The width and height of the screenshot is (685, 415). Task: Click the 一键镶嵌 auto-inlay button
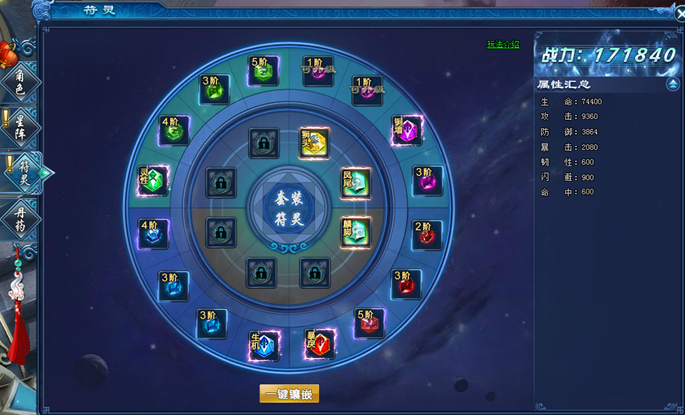[x=289, y=393]
